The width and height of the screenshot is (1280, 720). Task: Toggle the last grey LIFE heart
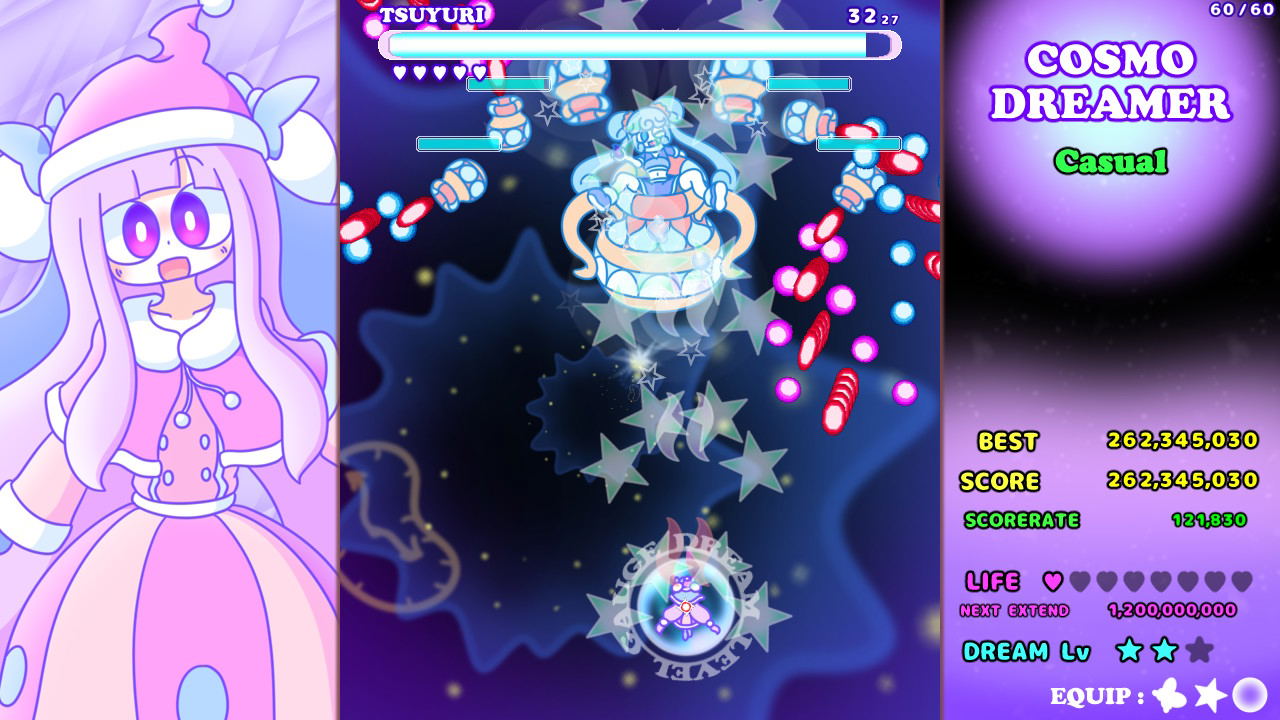click(1244, 582)
